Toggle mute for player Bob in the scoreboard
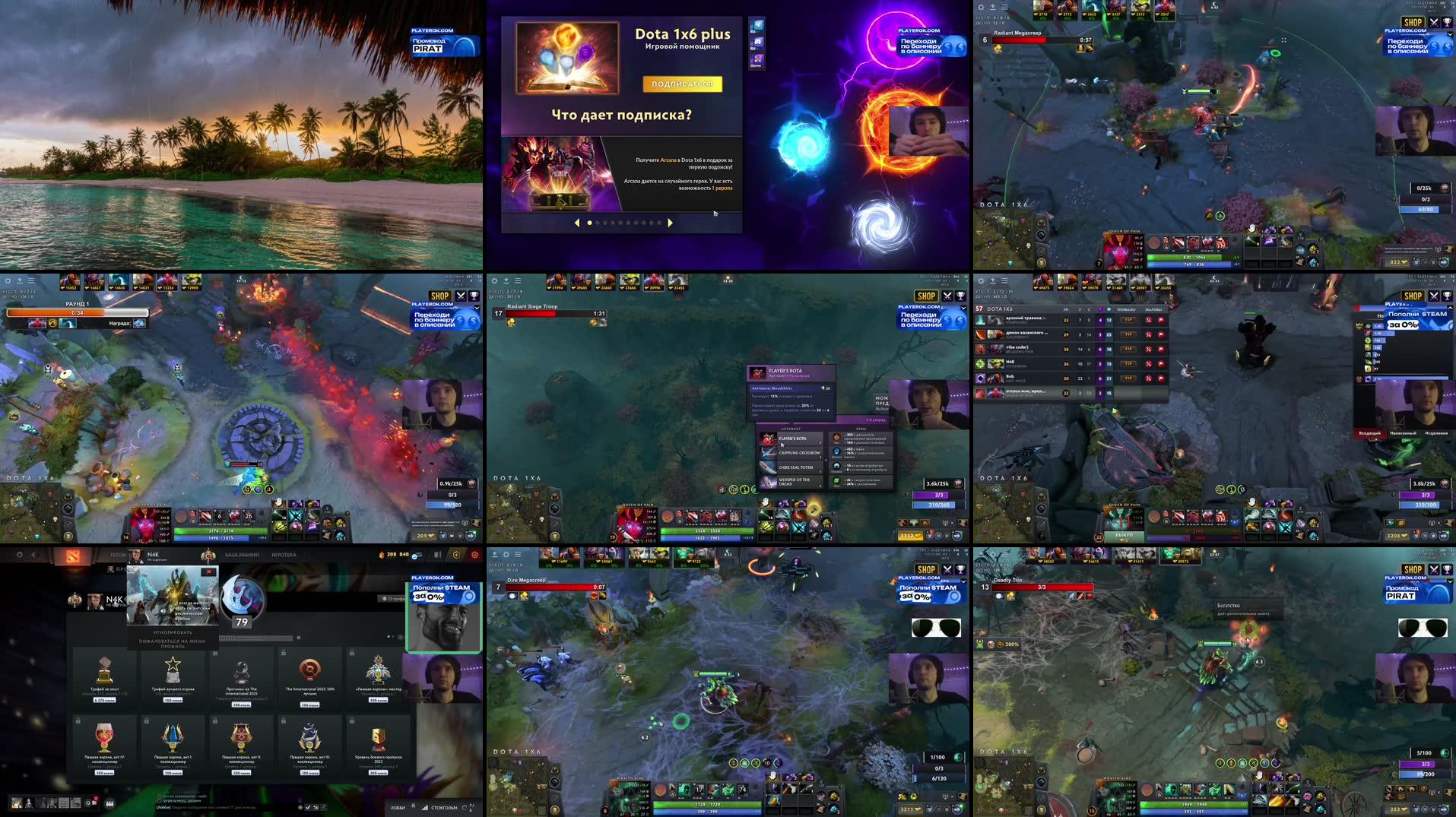 (1149, 378)
